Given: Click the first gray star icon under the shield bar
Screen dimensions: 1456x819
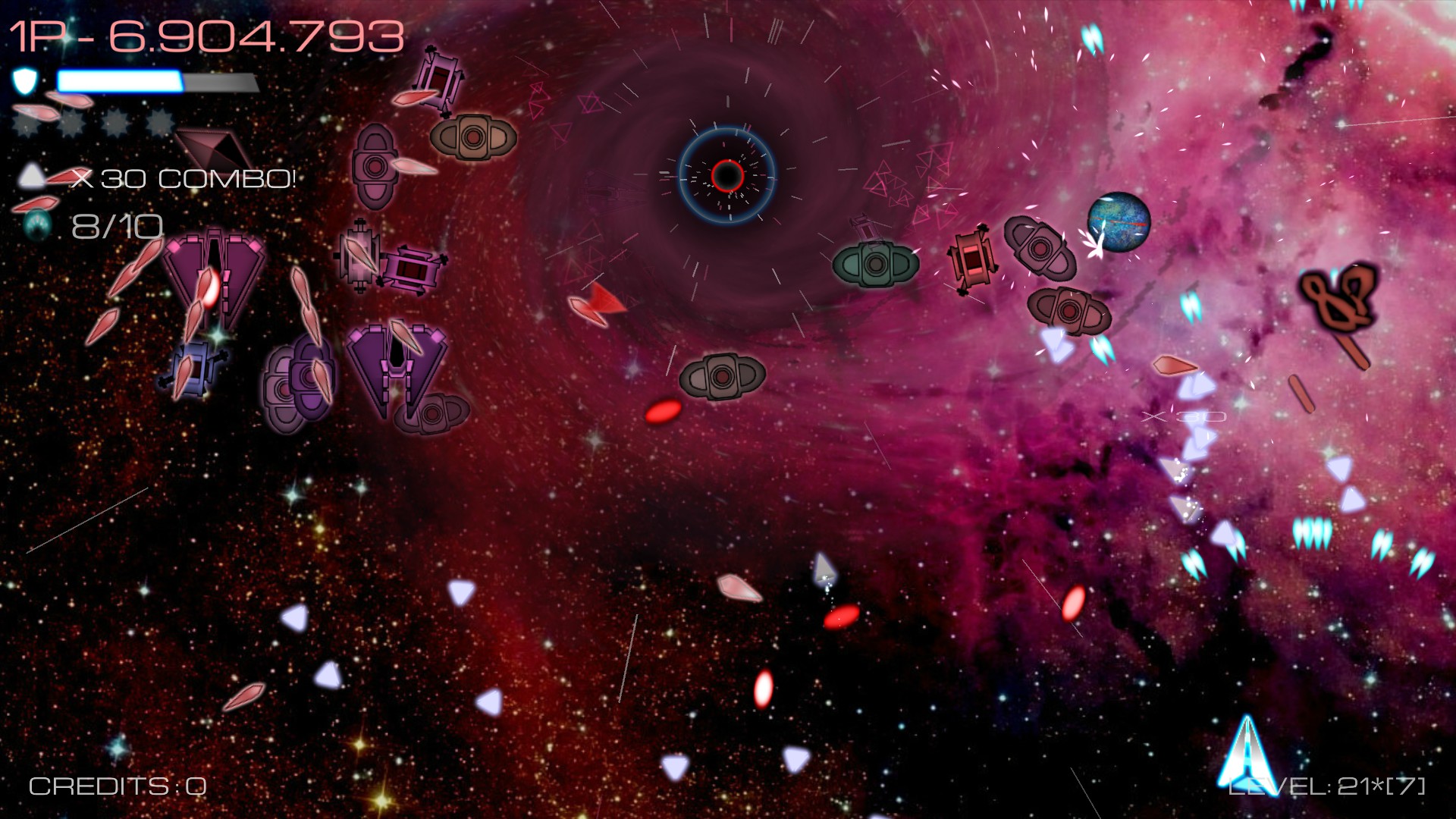Looking at the screenshot, I should [x=28, y=121].
